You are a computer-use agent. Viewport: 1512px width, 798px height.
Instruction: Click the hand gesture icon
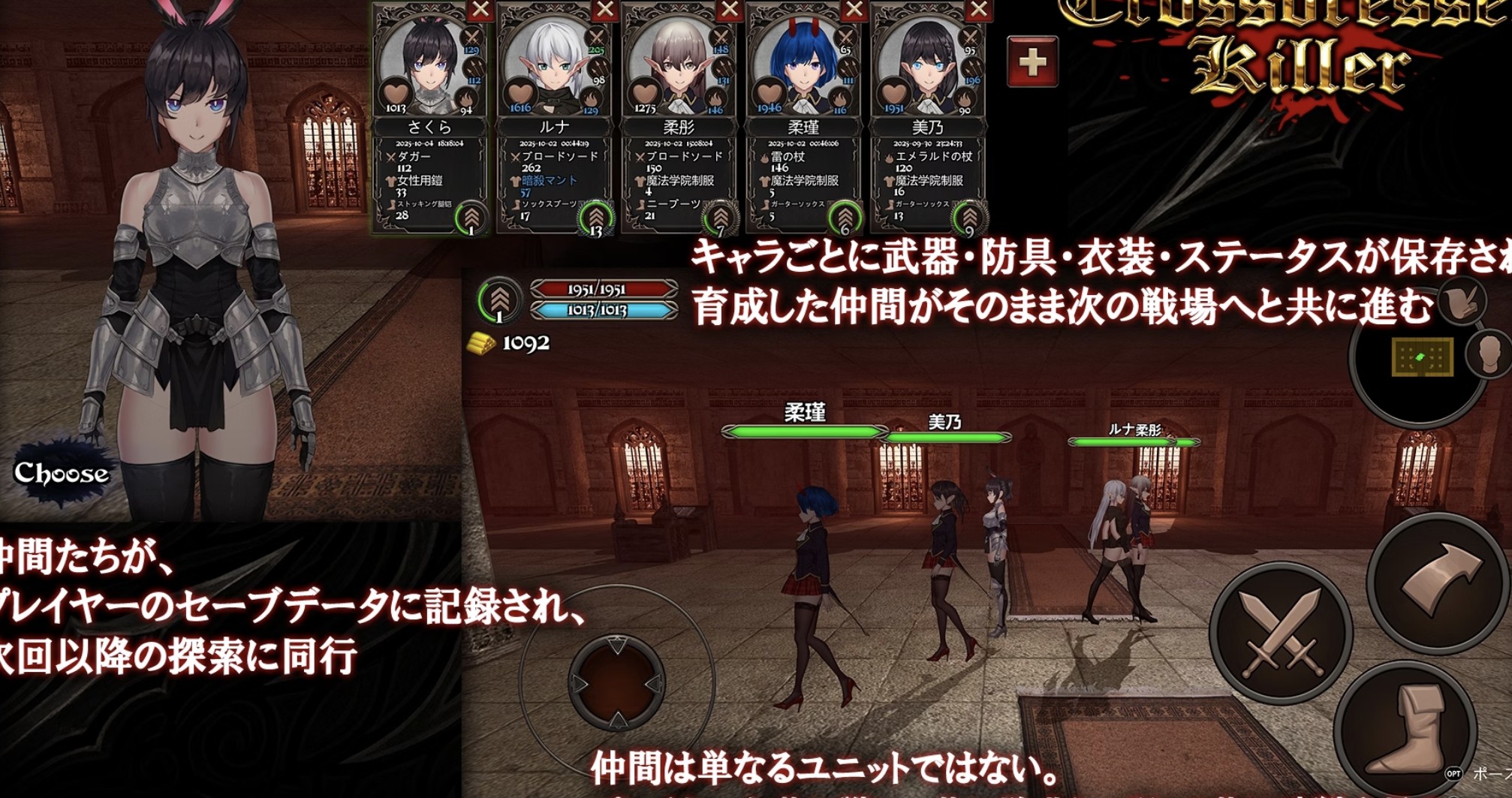point(1462,302)
